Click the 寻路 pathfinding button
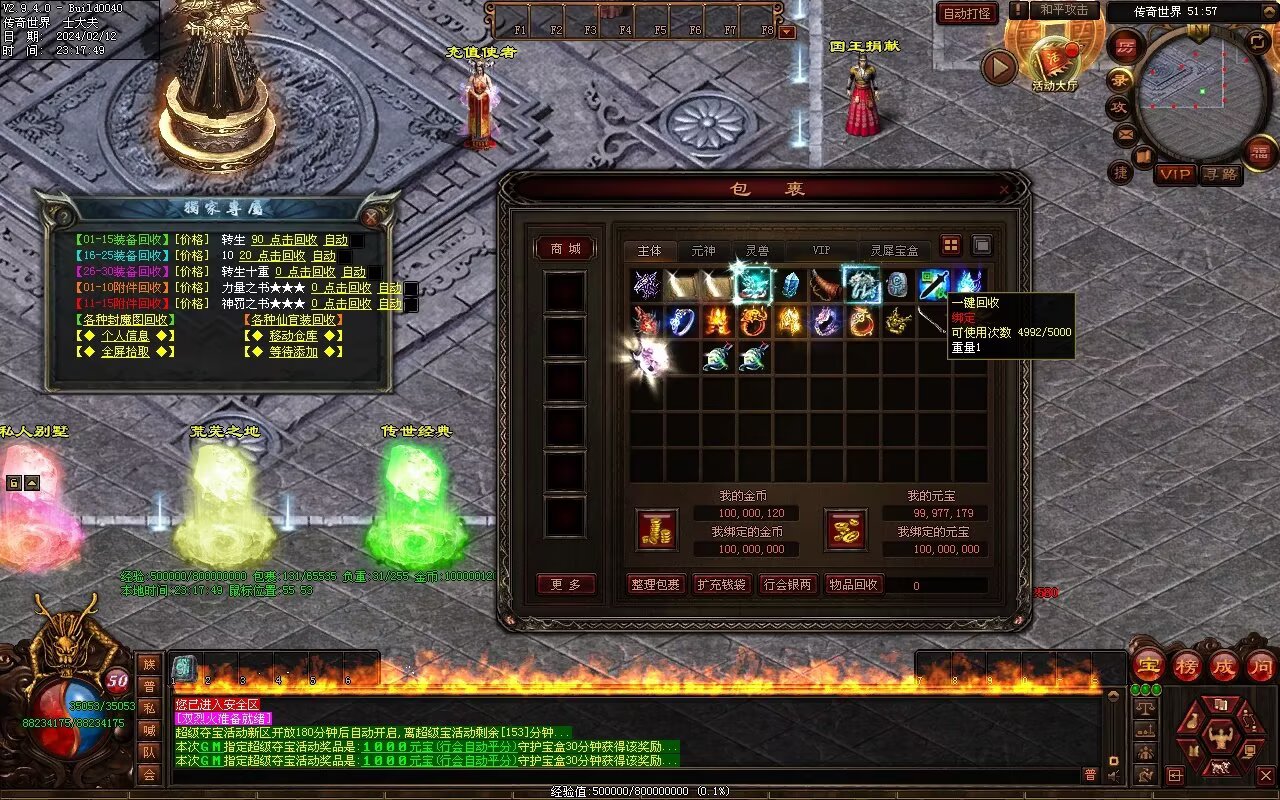Screen dimensions: 1280x800 pos(1221,174)
